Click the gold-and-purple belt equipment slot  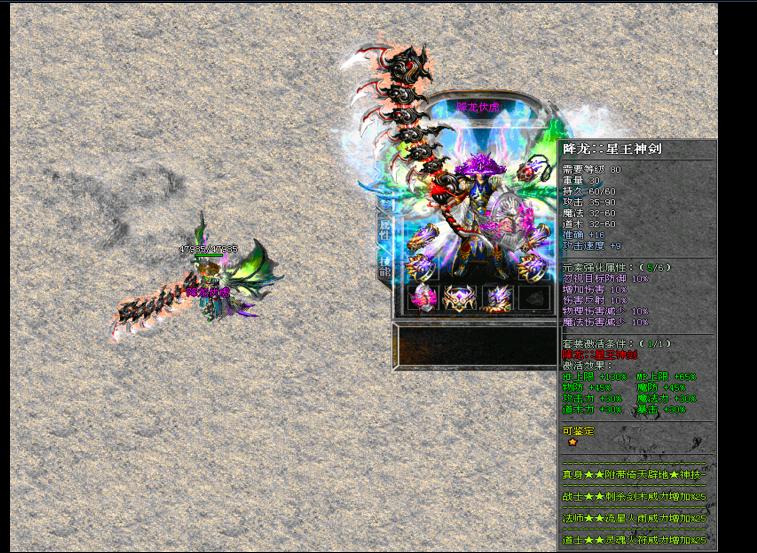[460, 297]
